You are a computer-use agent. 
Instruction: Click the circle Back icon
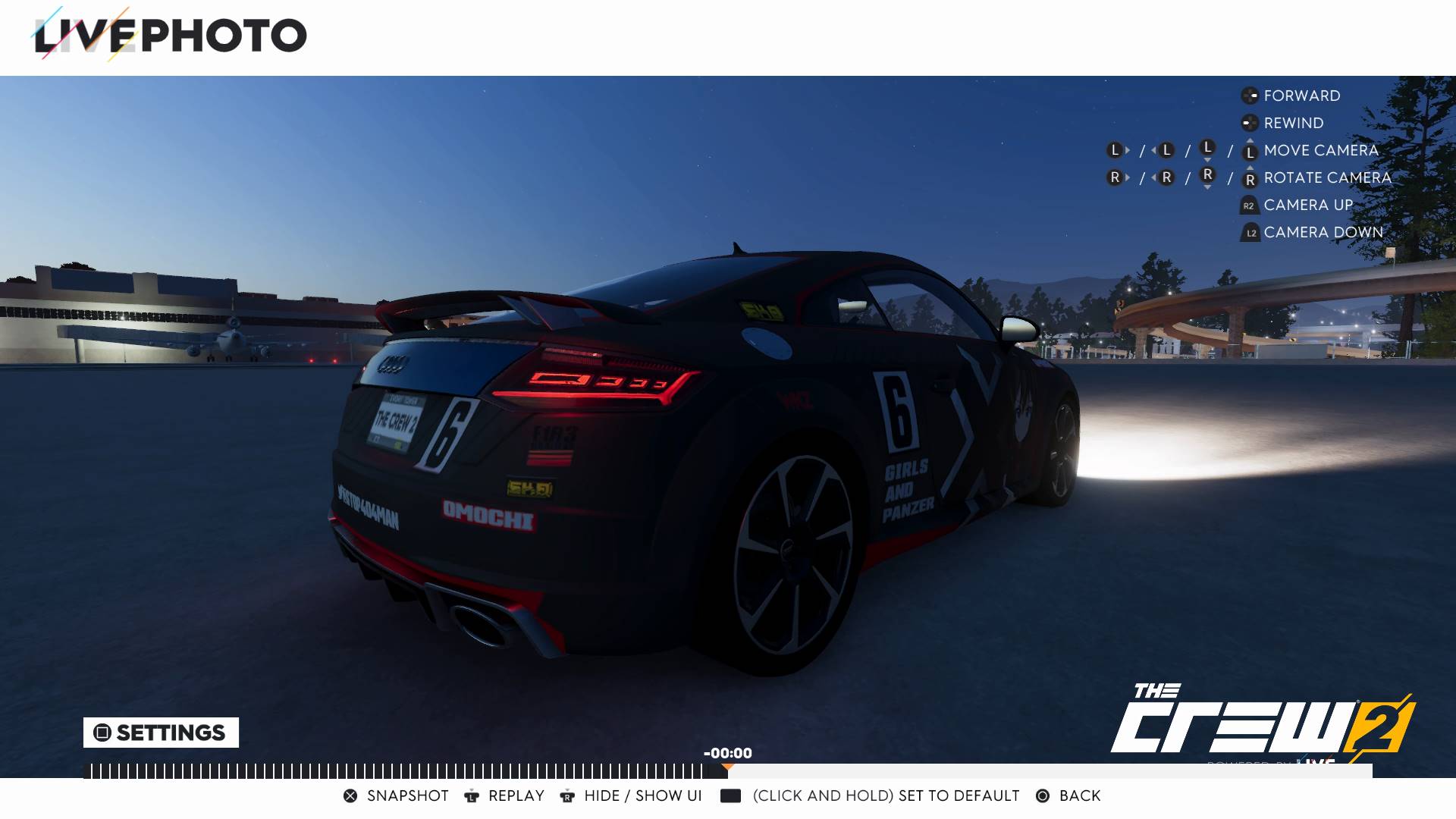click(x=1043, y=795)
